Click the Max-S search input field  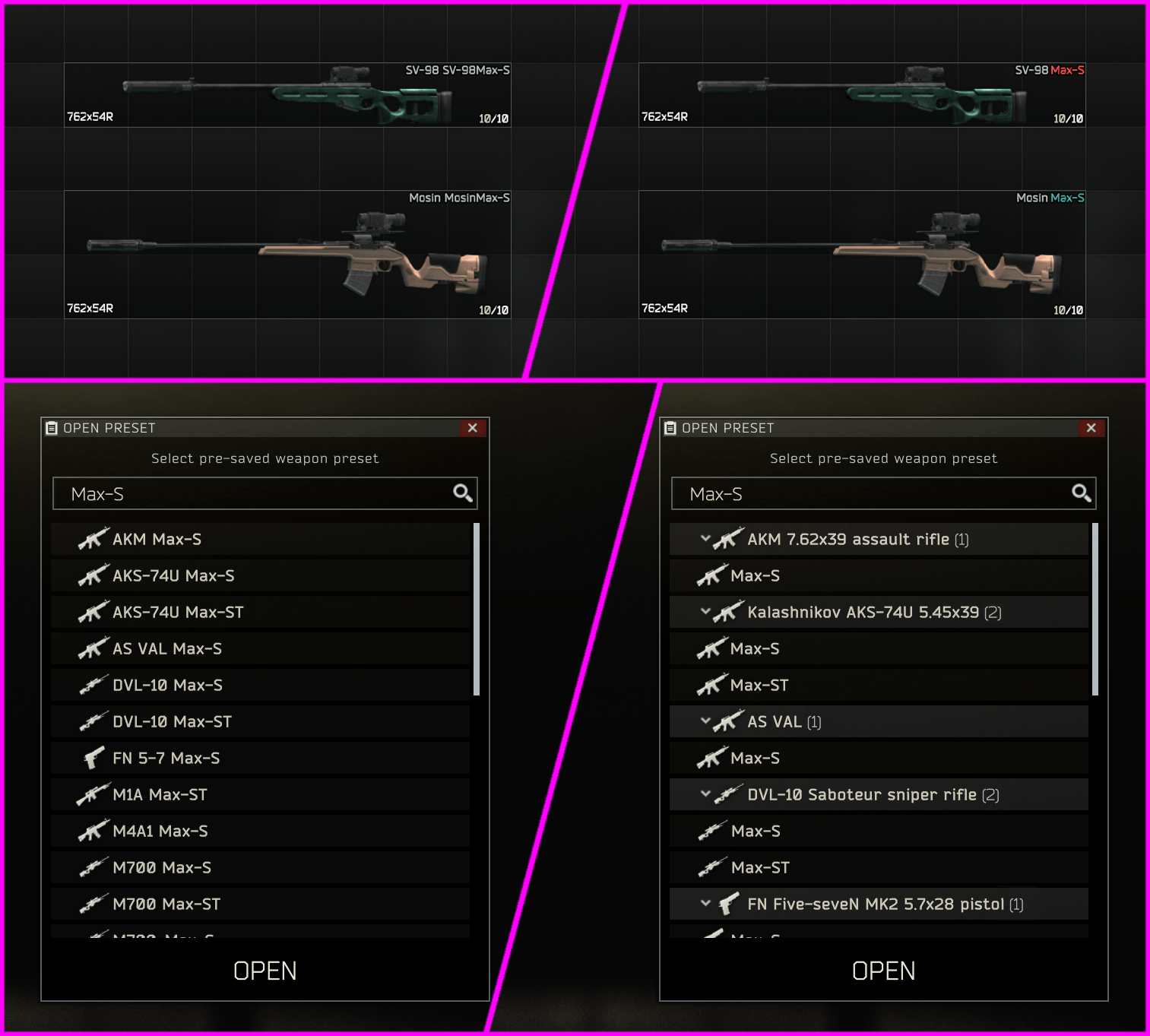[228, 493]
